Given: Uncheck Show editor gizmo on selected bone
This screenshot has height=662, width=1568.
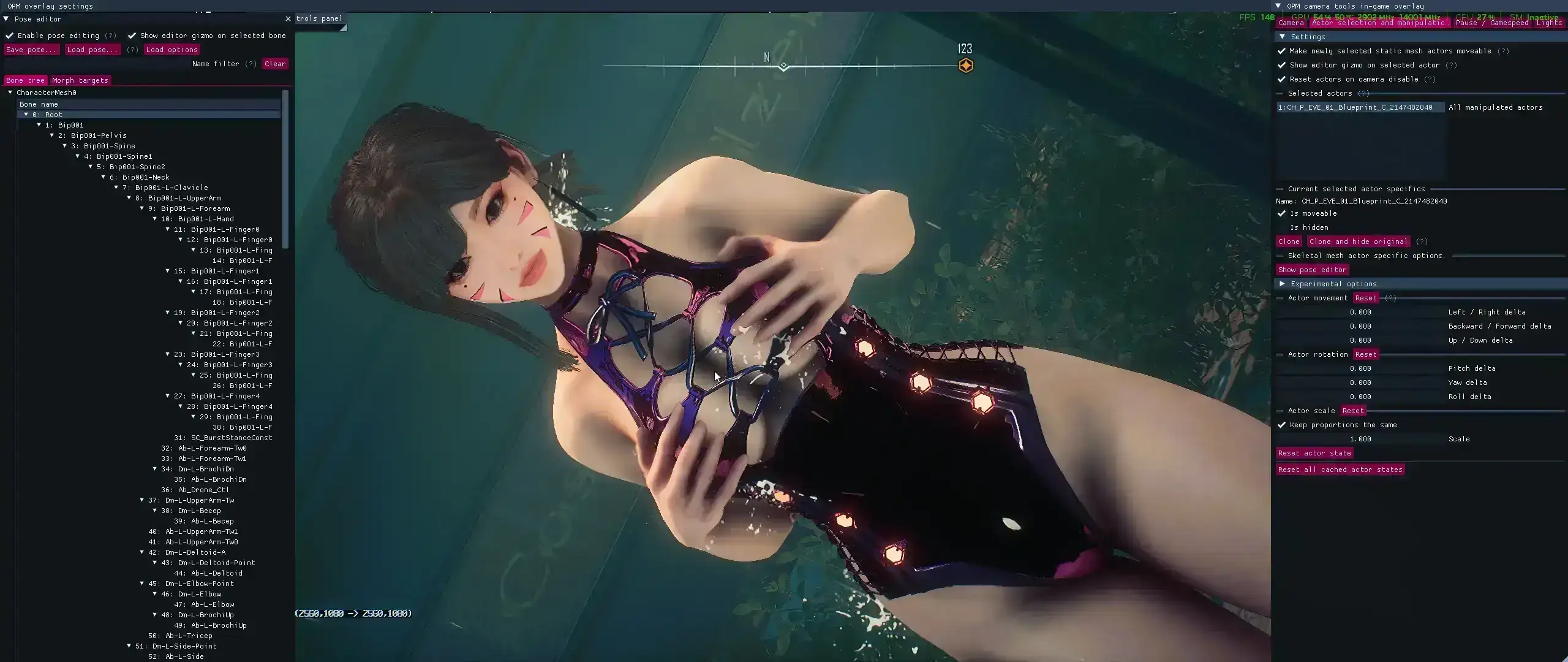Looking at the screenshot, I should (x=132, y=36).
